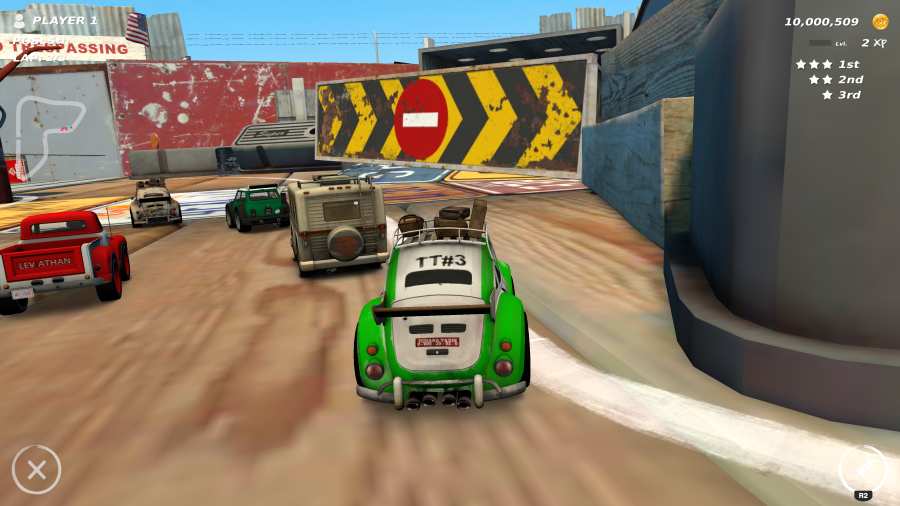Activate the circular boost icon above R2
Screen dimensions: 900x506
(x=862, y=467)
